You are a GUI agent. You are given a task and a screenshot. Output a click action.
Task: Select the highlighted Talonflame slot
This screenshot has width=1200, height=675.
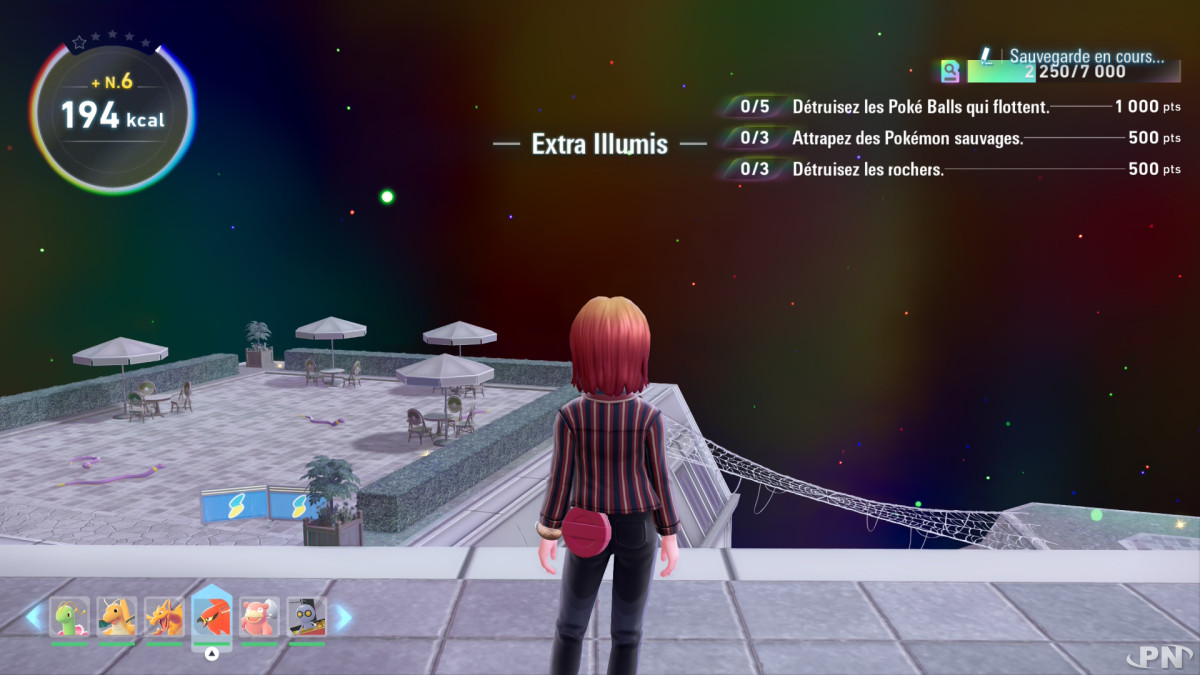(211, 617)
